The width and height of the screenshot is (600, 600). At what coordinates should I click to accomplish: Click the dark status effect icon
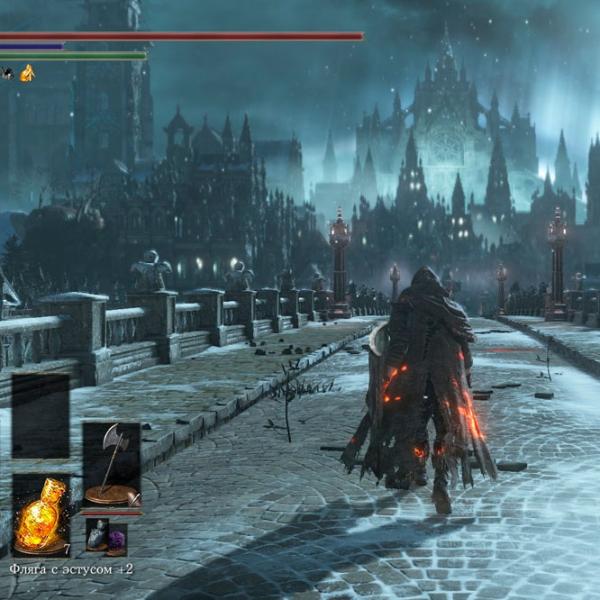tap(7, 73)
